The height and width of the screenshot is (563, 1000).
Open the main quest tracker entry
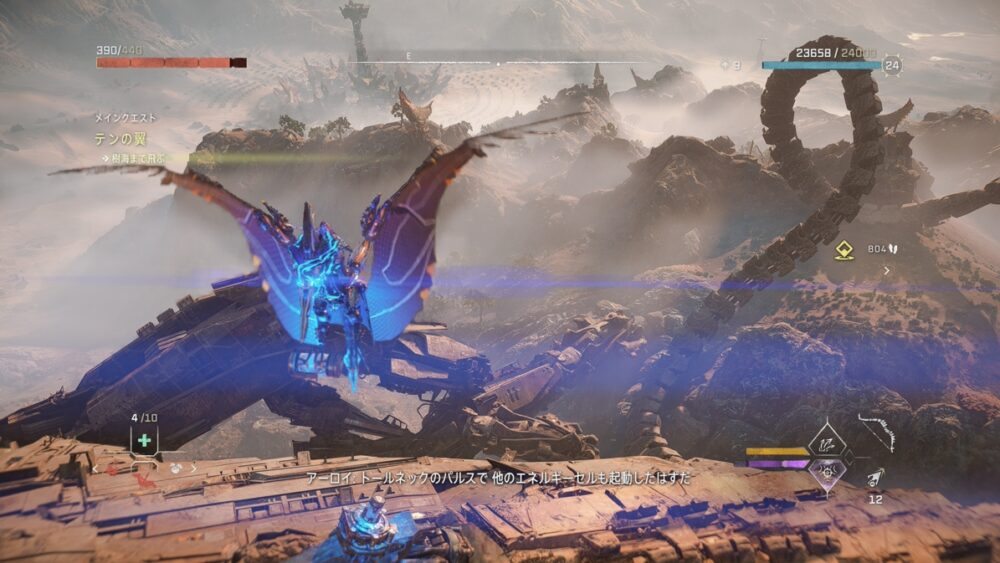(116, 139)
